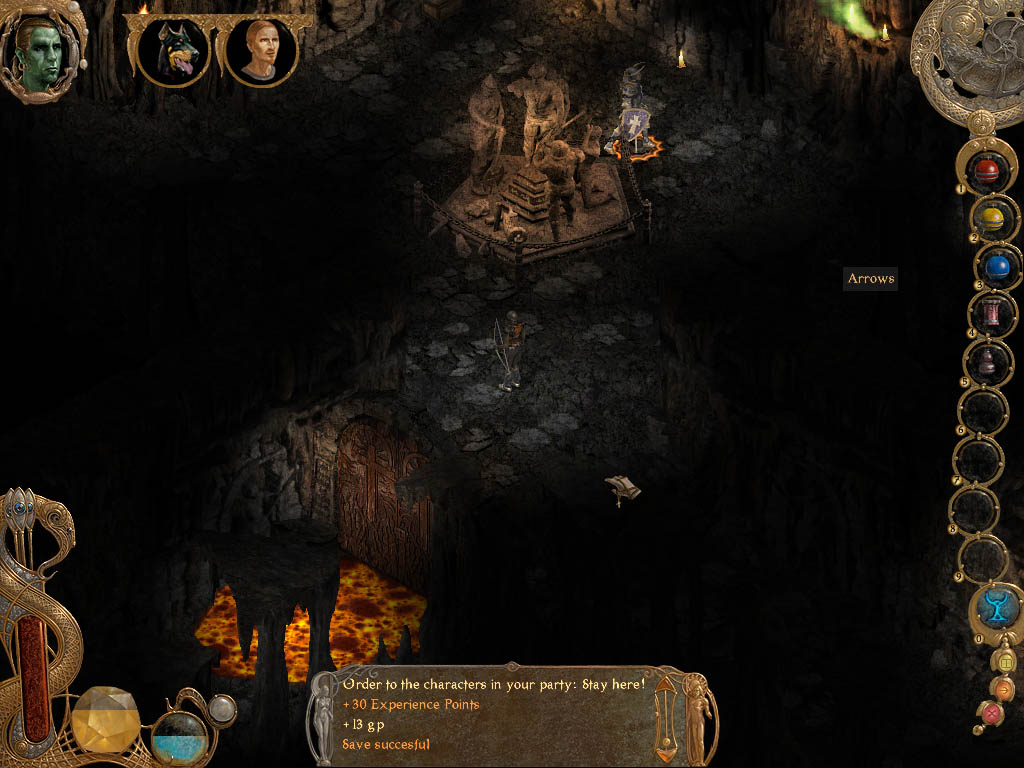1024x768 pixels.
Task: Use the yellow potion in slot 2
Action: tap(991, 218)
